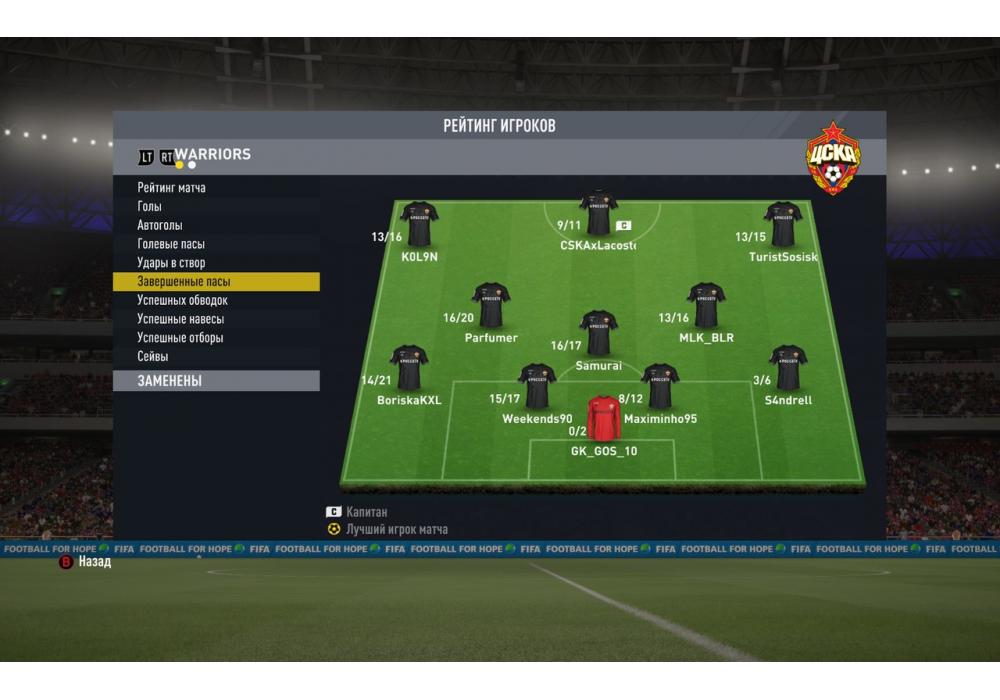Select goalkeeper GK_GOS_10 in red kit
The image size is (1000, 700).
coord(603,419)
